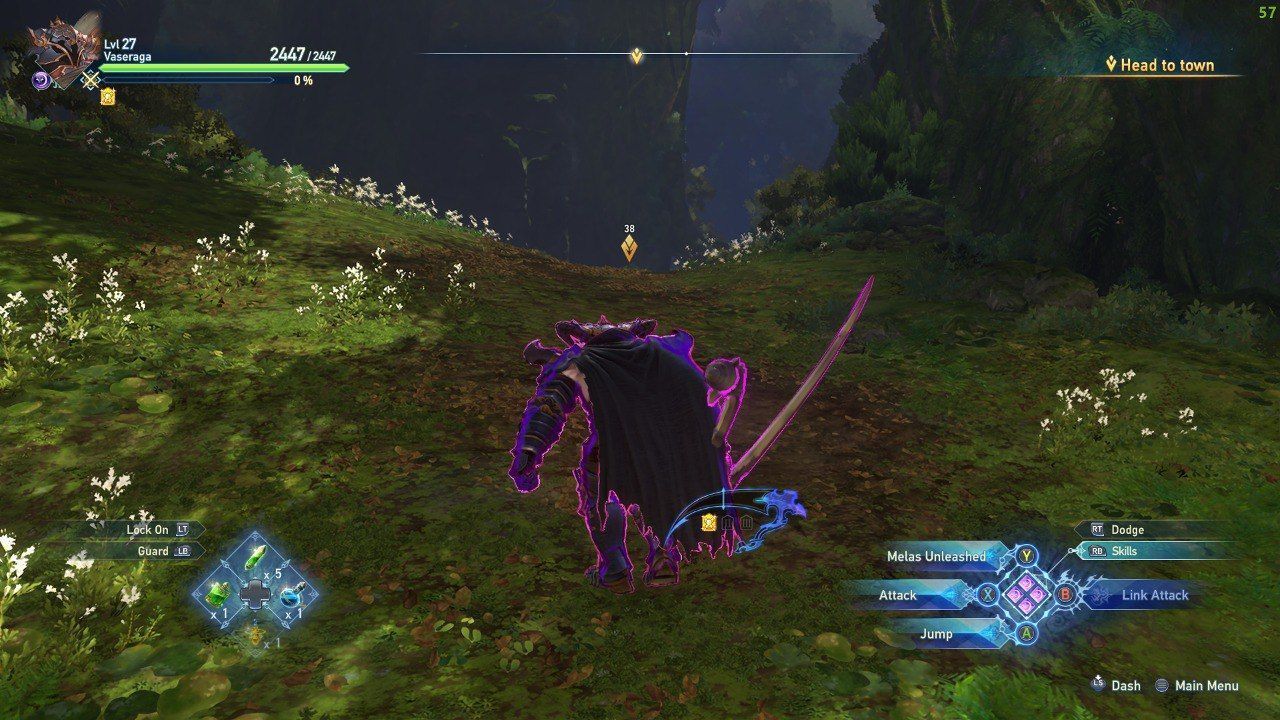
Task: Select the Melas Unleashed action label
Action: click(x=938, y=558)
